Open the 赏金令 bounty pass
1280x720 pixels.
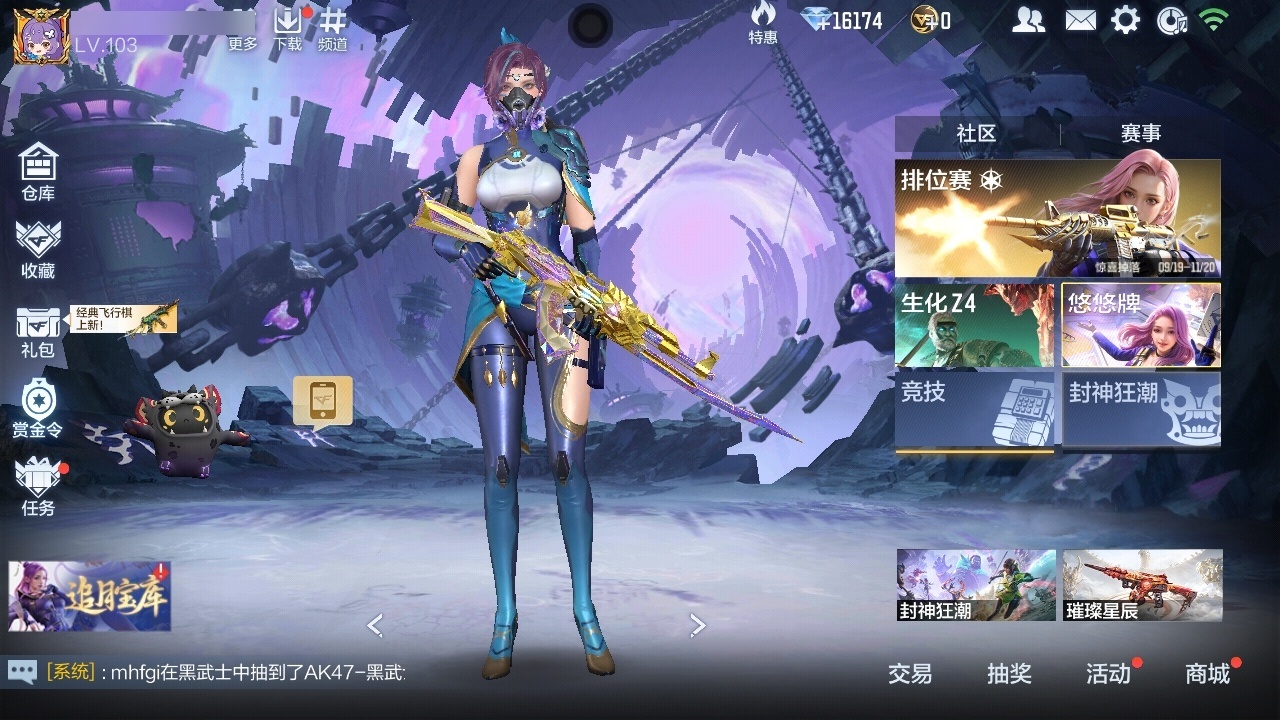point(38,409)
